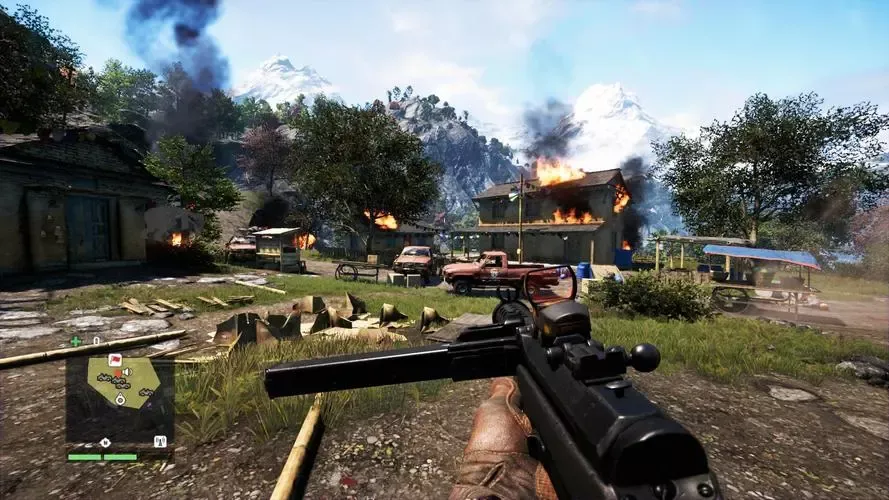Screen dimensions: 889x500
Task: Click the radio tower icon on minimap
Action: pos(159,441)
